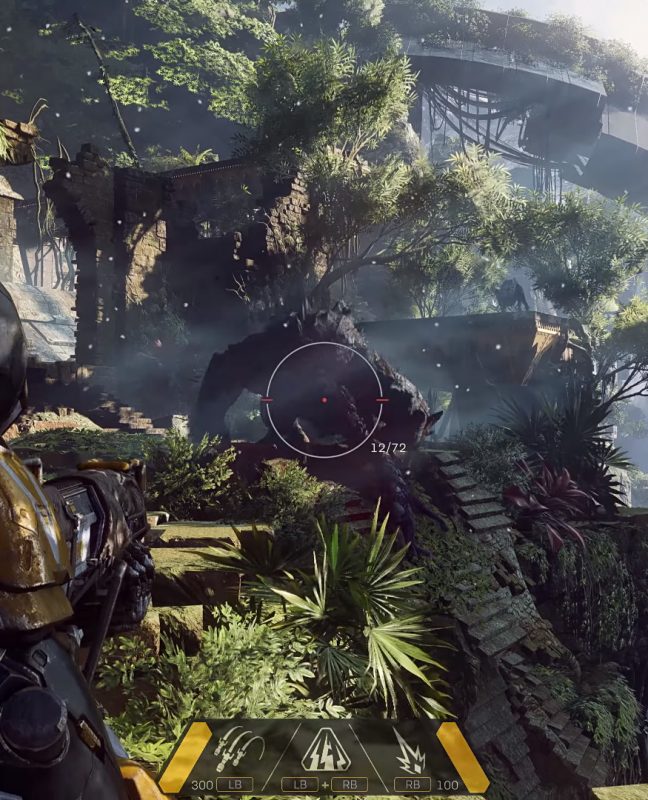
Task: Use the burst explosion ability icon
Action: [409, 750]
